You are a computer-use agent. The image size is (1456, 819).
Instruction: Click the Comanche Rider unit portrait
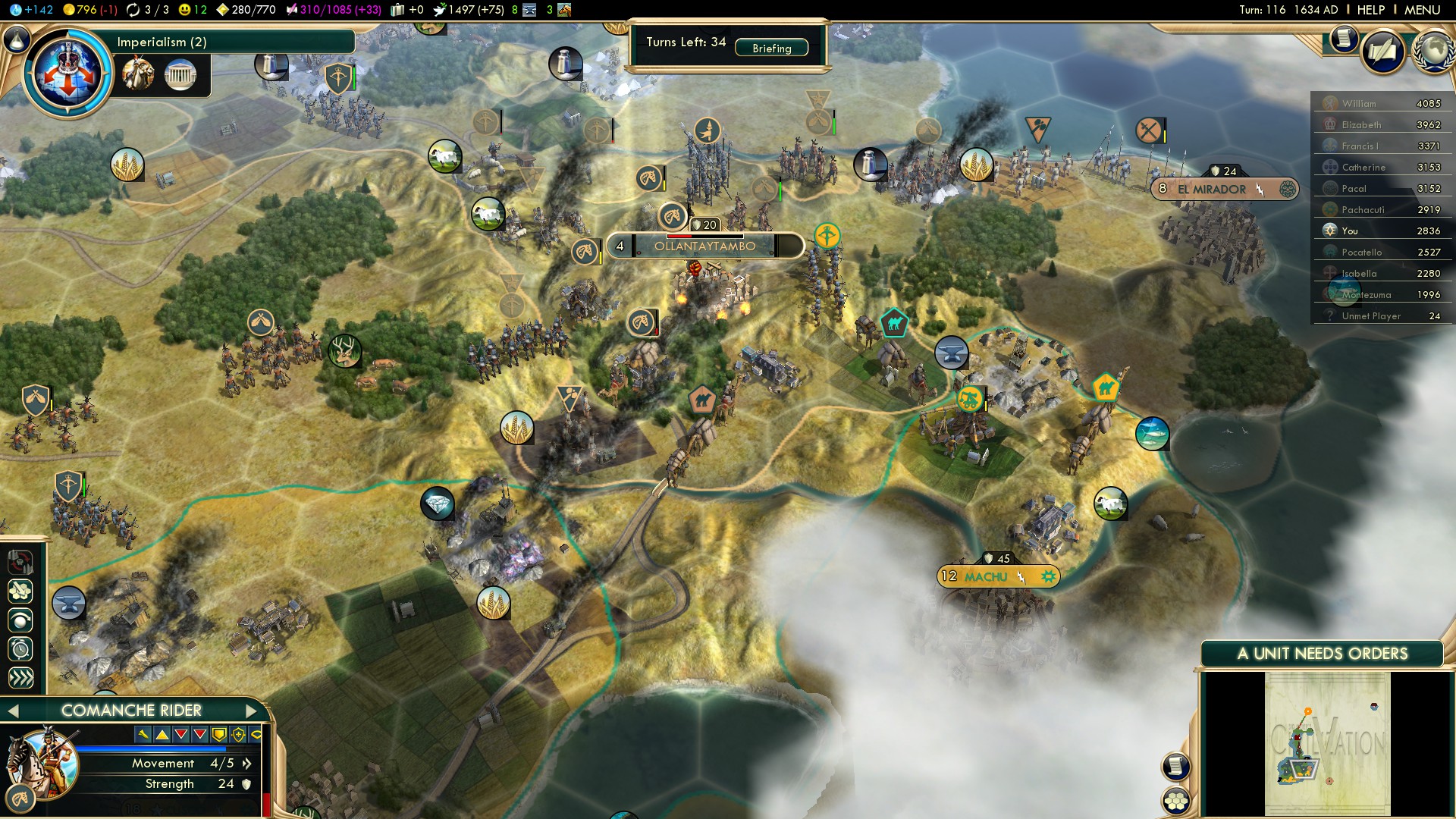click(x=42, y=762)
